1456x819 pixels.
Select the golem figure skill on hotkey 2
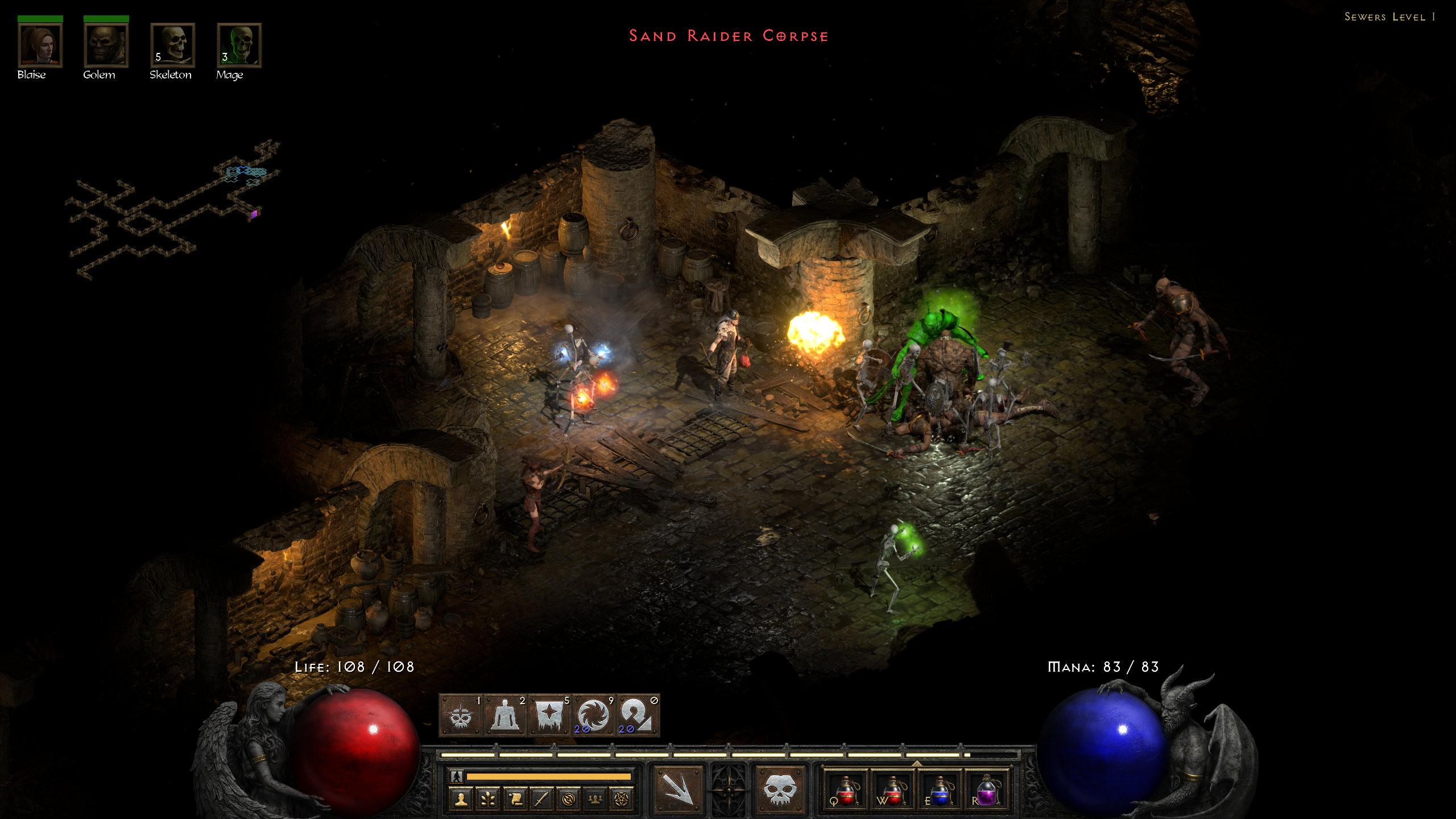pyautogui.click(x=505, y=715)
